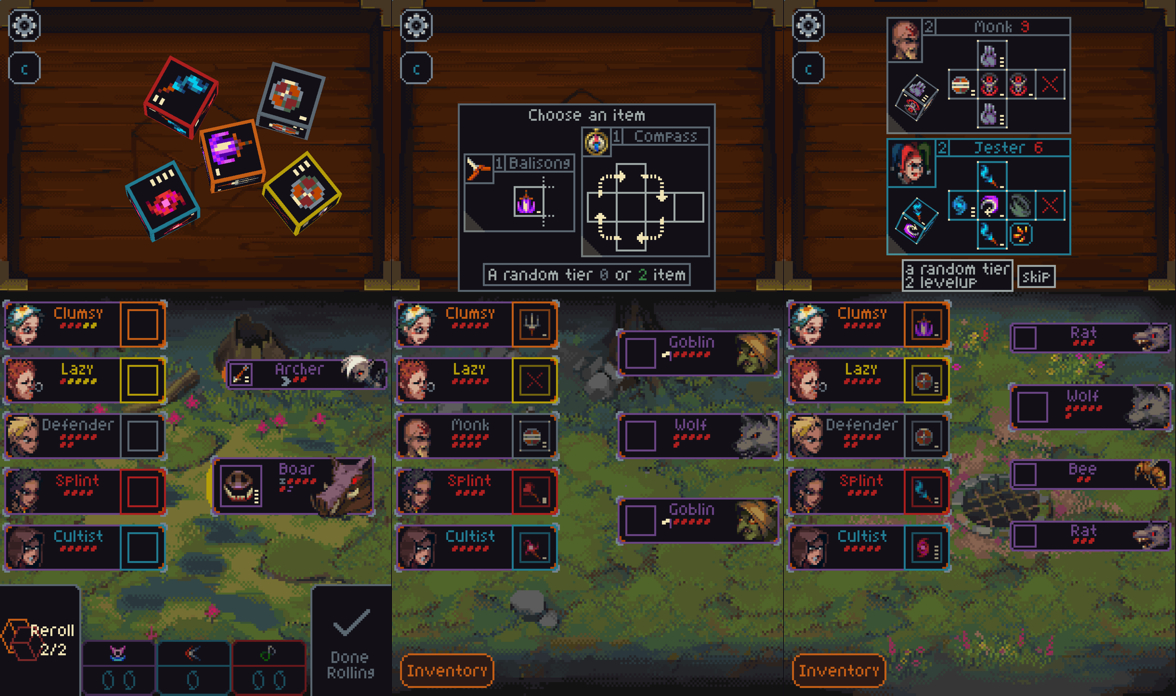Choose the Jester level-up option
The image size is (1176, 696).
978,196
